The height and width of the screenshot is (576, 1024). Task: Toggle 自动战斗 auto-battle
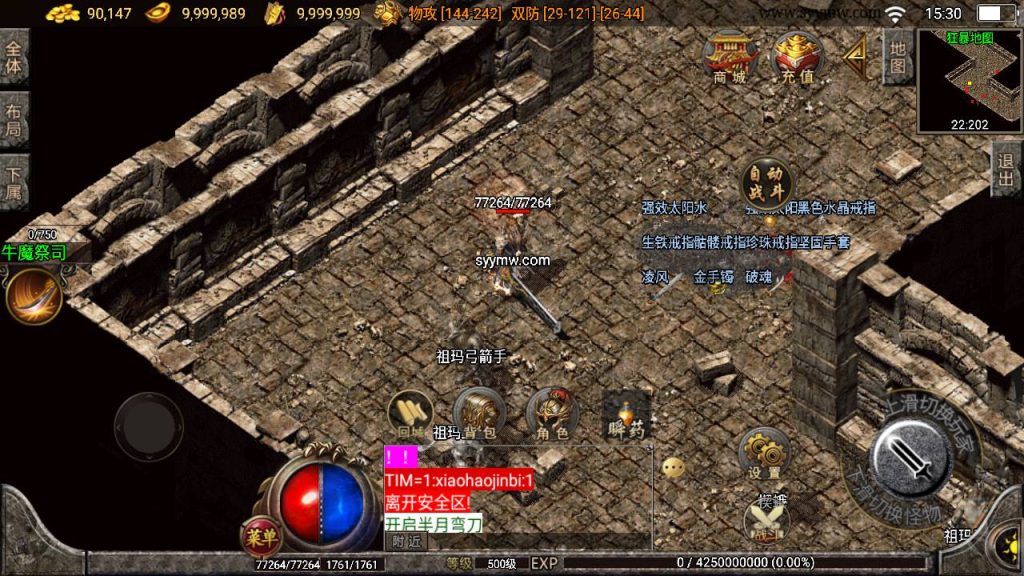click(767, 183)
